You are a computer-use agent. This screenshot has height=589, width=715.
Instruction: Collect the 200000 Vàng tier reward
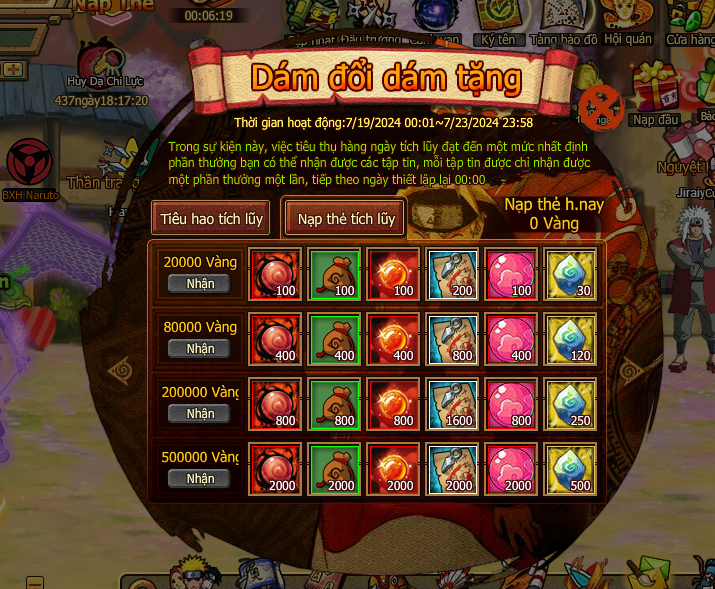[x=200, y=414]
